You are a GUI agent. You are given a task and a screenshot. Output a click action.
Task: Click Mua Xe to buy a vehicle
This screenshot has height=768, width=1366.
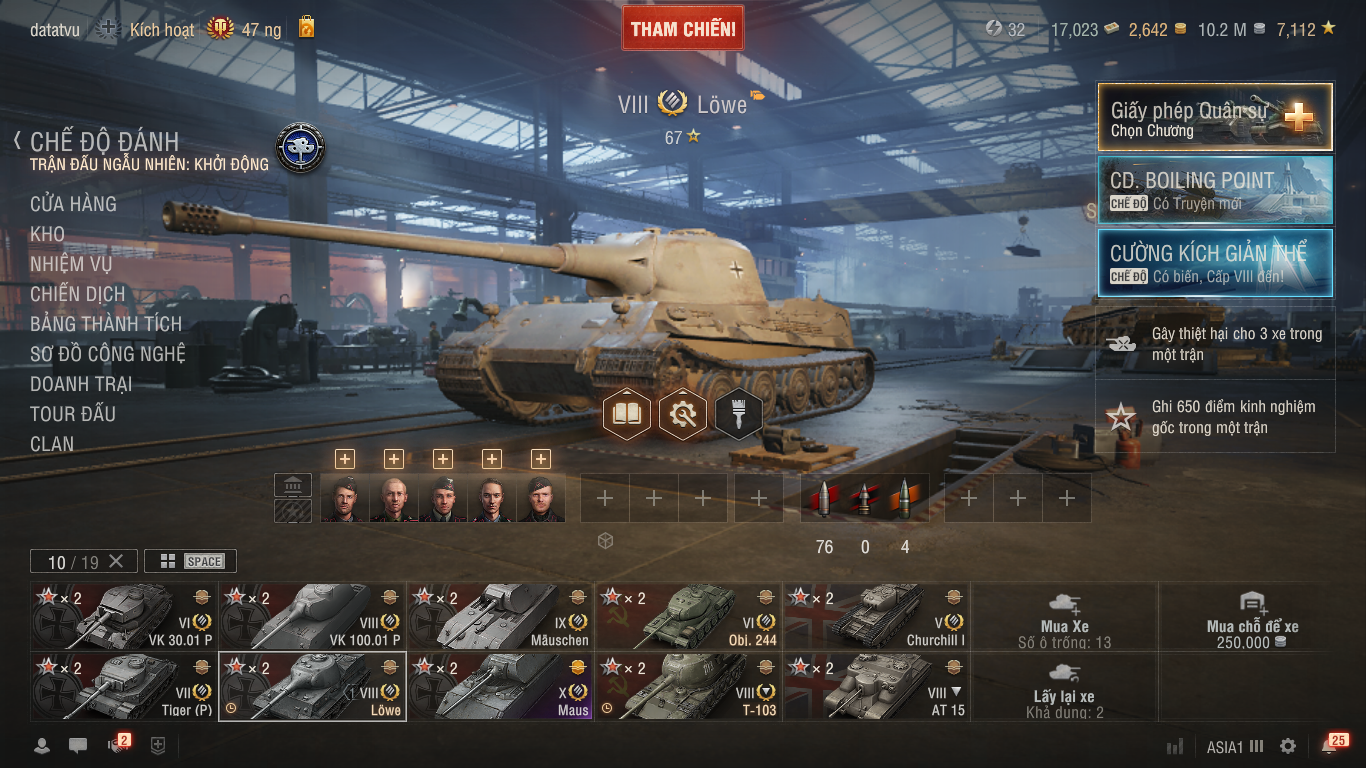[x=1064, y=616]
